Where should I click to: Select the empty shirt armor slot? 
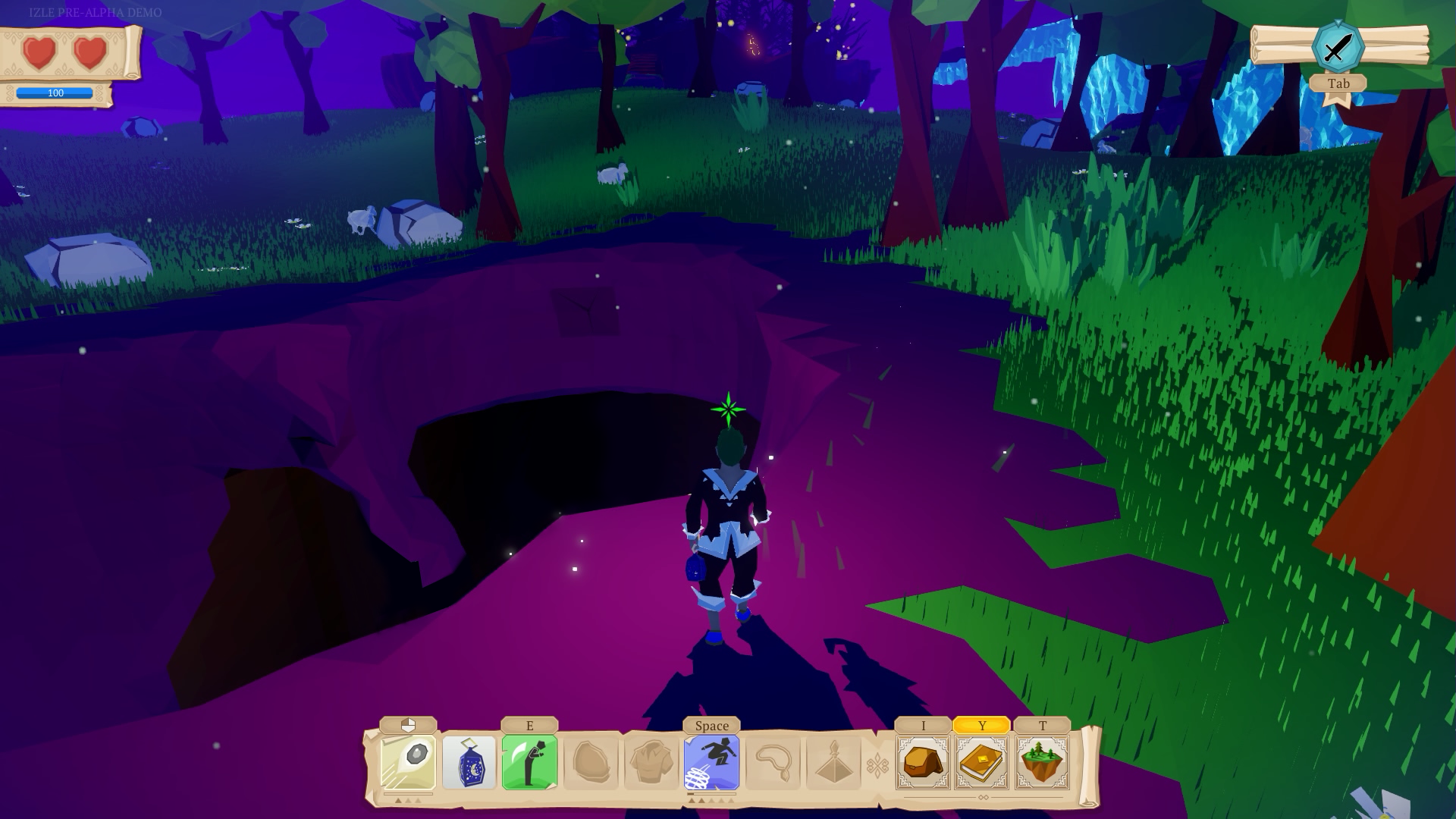(x=651, y=762)
